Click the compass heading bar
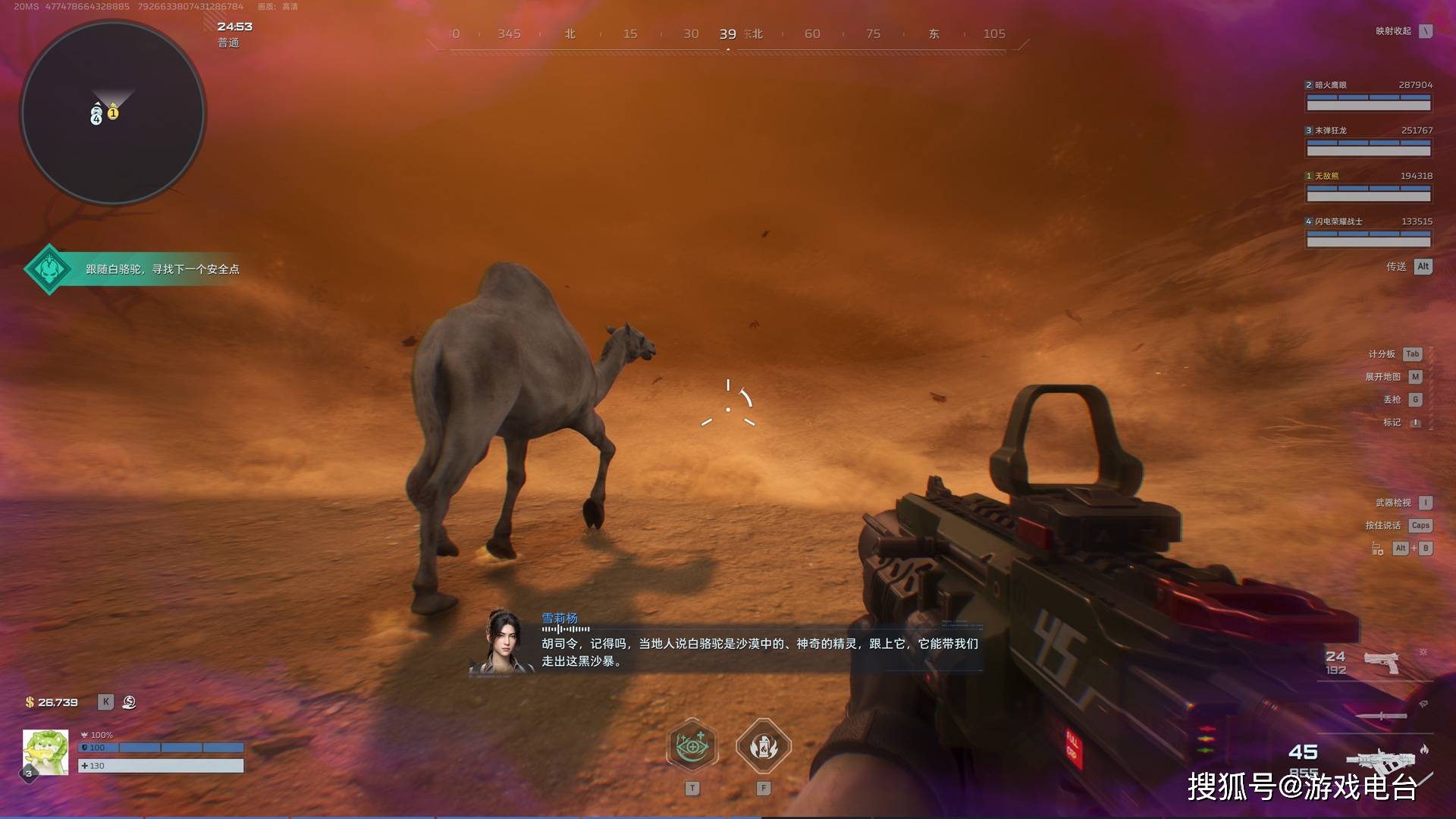This screenshot has height=819, width=1456. tap(728, 35)
